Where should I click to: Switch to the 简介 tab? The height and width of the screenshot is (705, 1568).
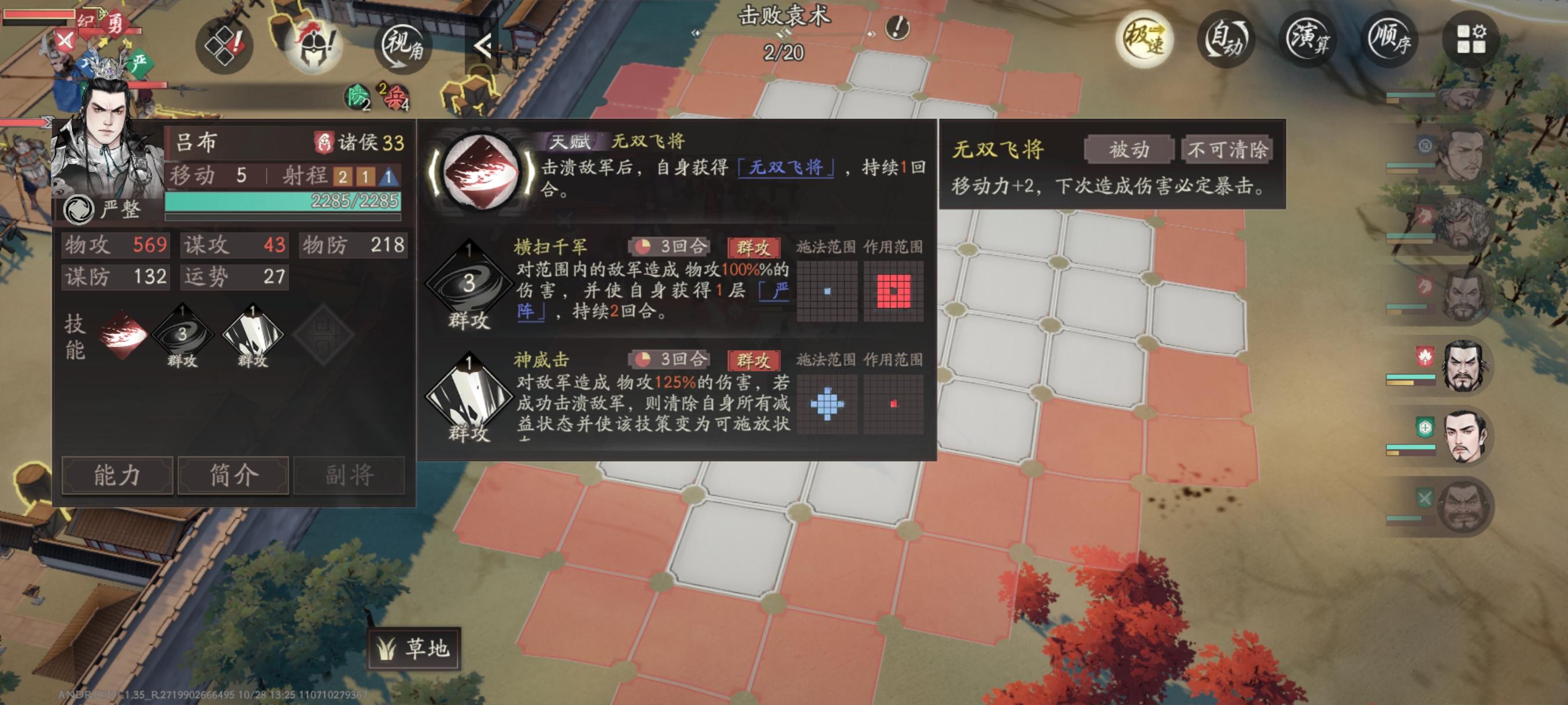click(233, 477)
